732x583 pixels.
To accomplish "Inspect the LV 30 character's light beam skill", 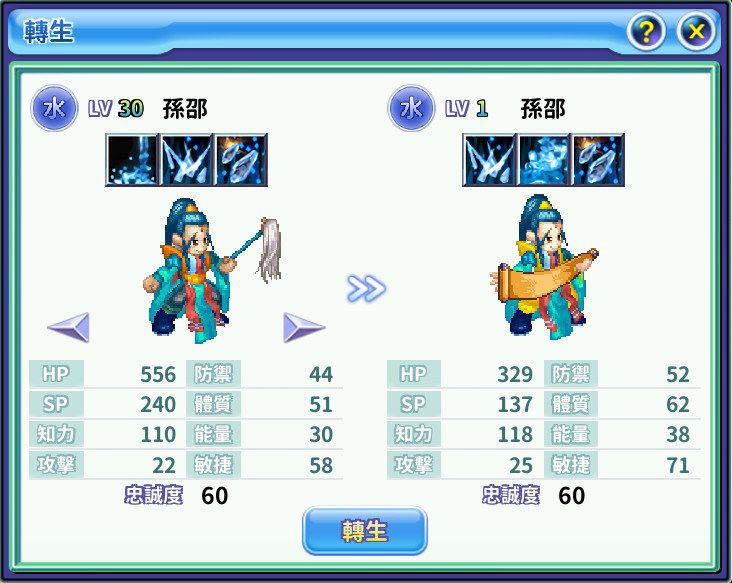I will (132, 160).
